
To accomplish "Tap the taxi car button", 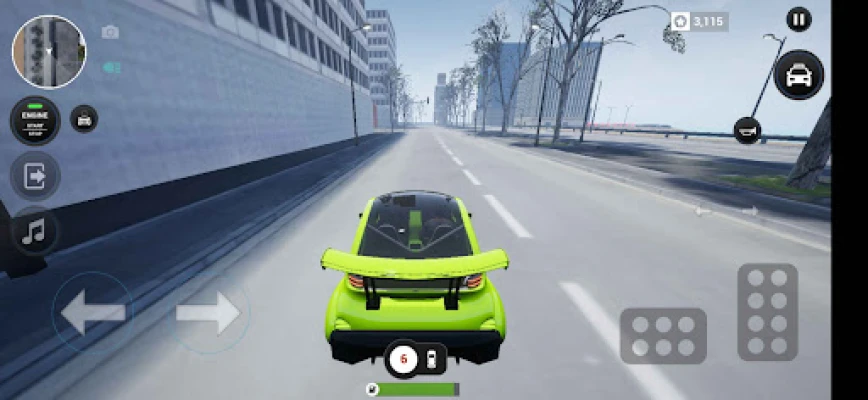I will [798, 75].
